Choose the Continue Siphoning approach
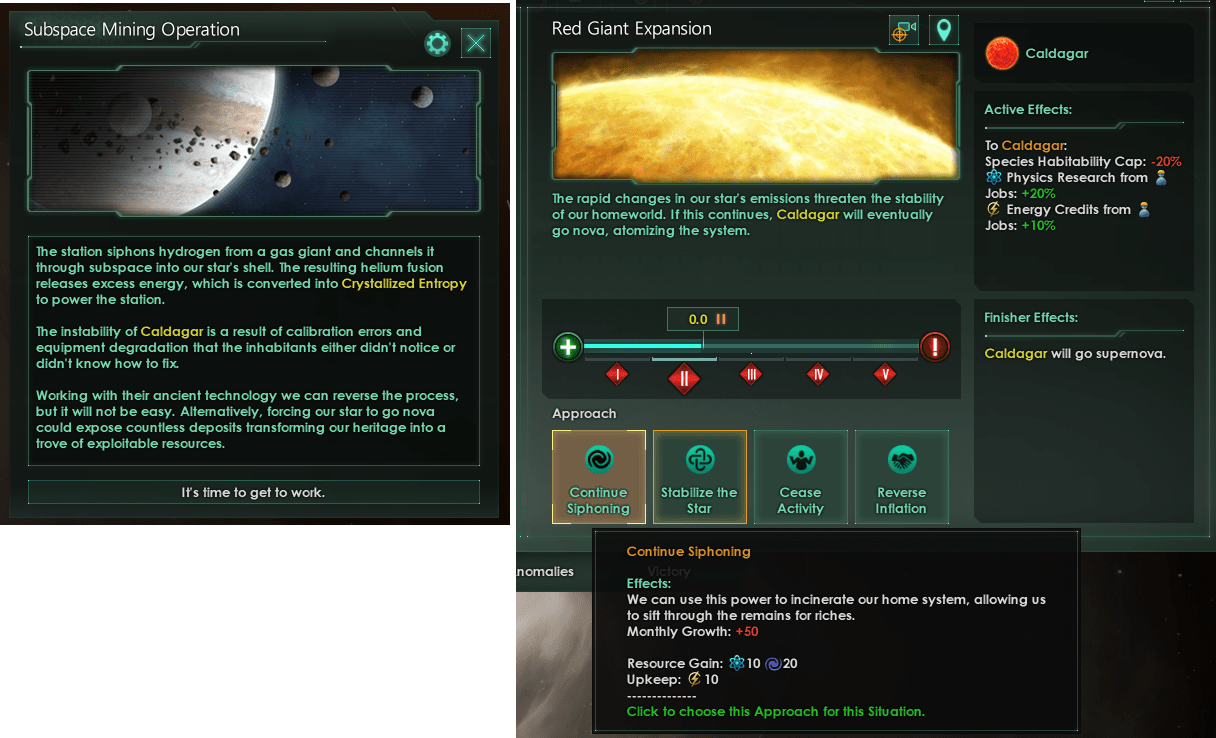The height and width of the screenshot is (738, 1216). coord(598,477)
